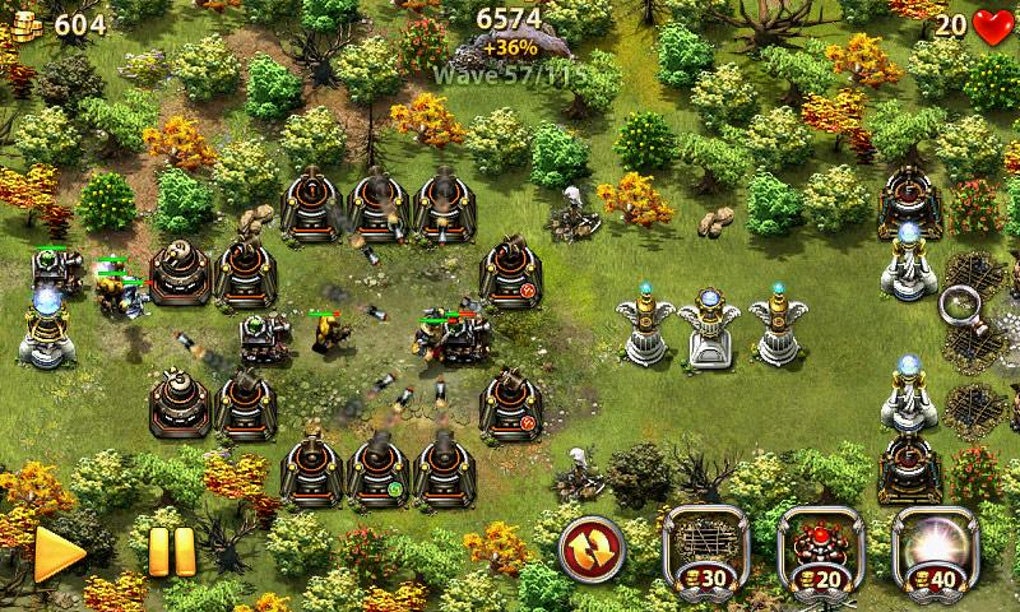
Task: Click the red circular swap arrows button
Action: (591, 548)
